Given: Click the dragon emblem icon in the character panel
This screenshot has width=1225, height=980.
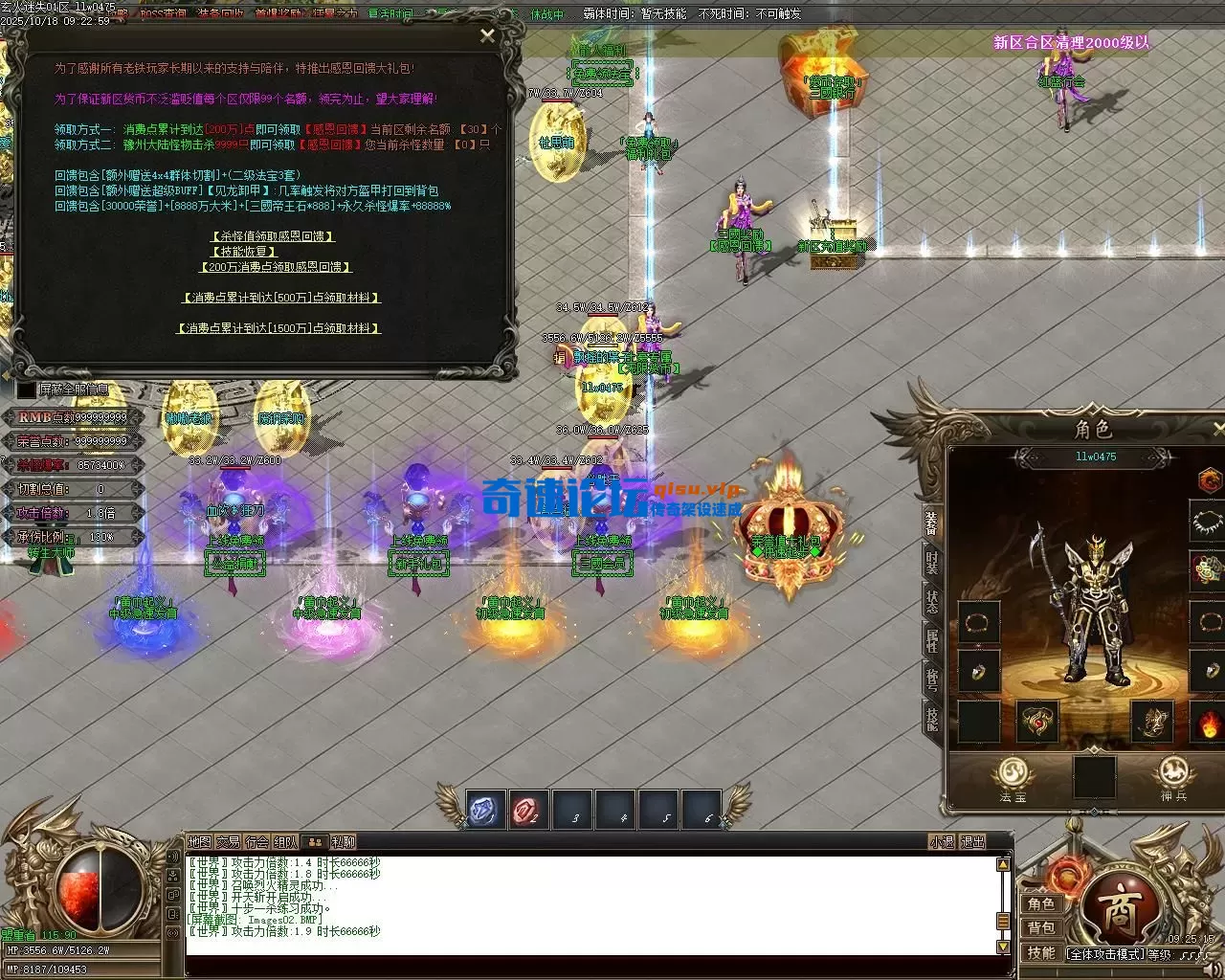Looking at the screenshot, I should 1209,479.
